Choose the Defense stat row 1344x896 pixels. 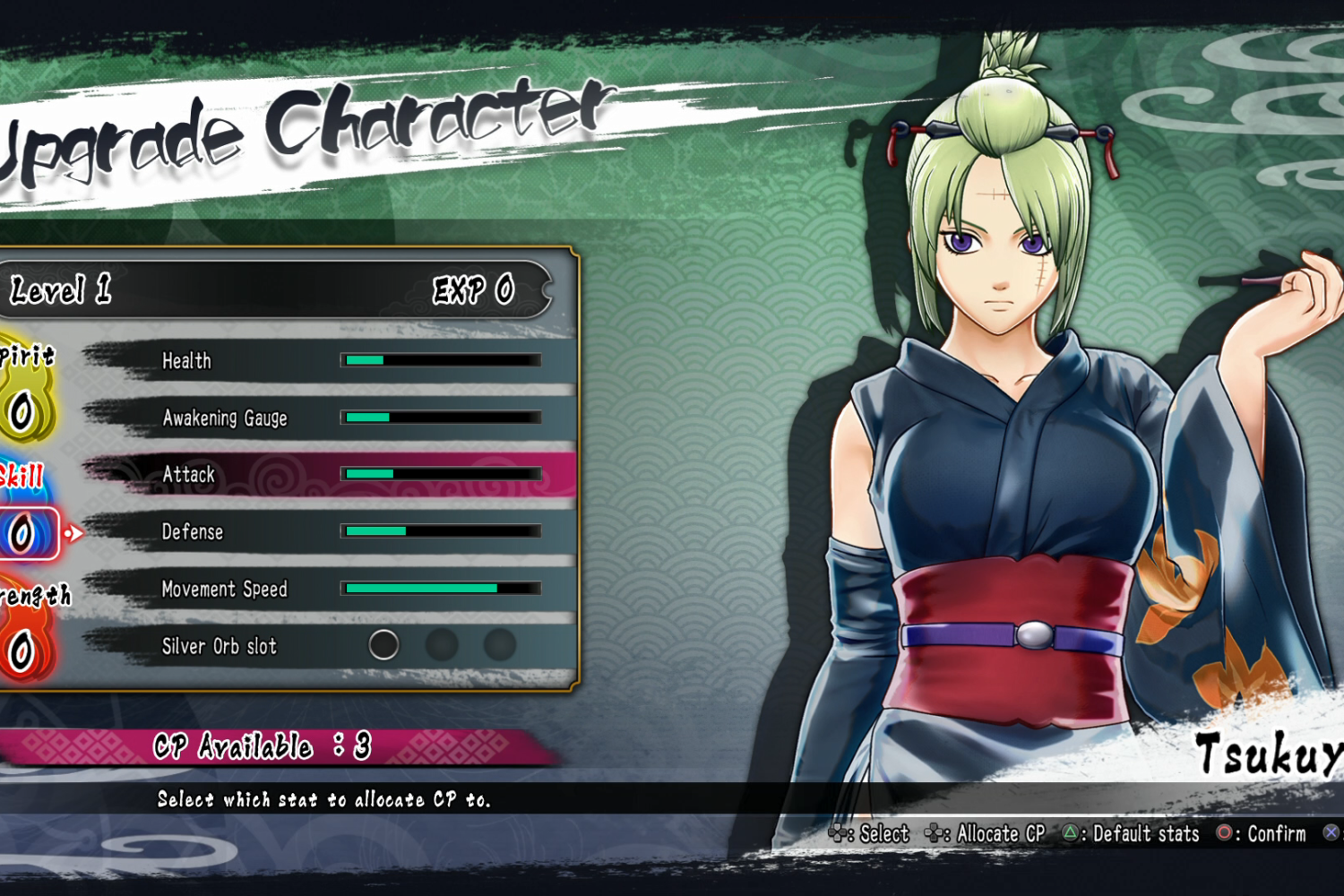[x=332, y=531]
